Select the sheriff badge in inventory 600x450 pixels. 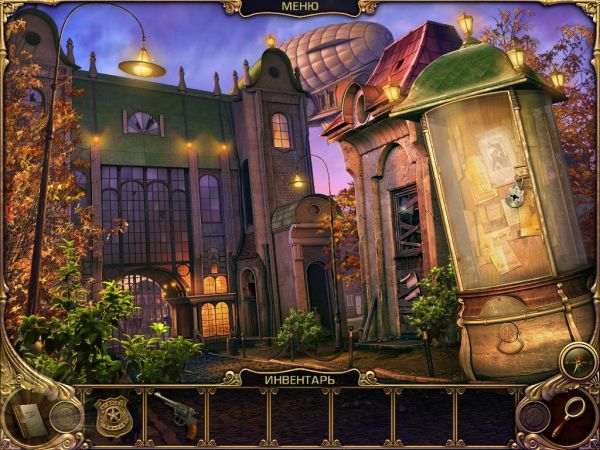click(112, 414)
